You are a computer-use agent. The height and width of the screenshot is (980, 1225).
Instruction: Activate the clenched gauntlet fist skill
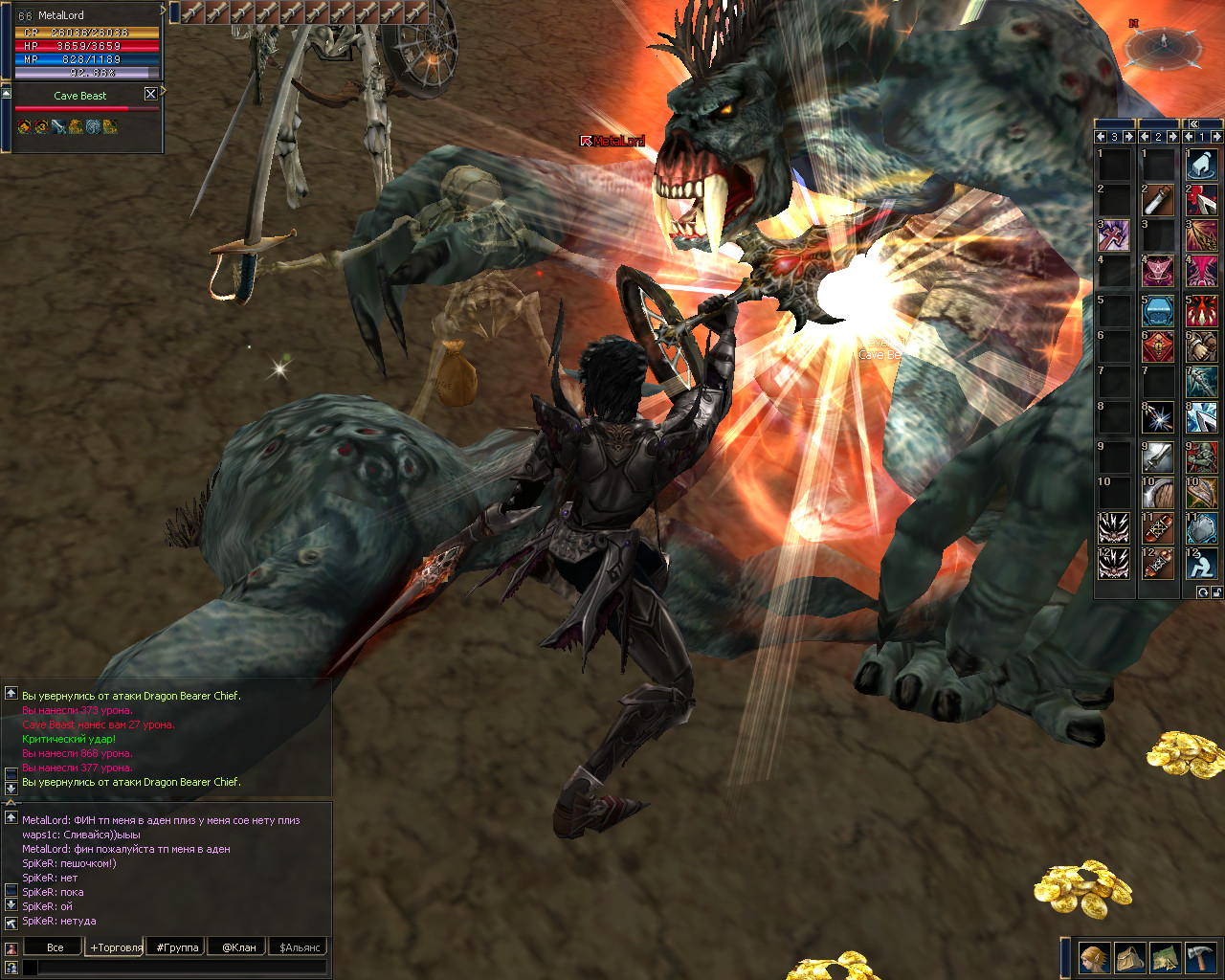pyautogui.click(x=1201, y=345)
